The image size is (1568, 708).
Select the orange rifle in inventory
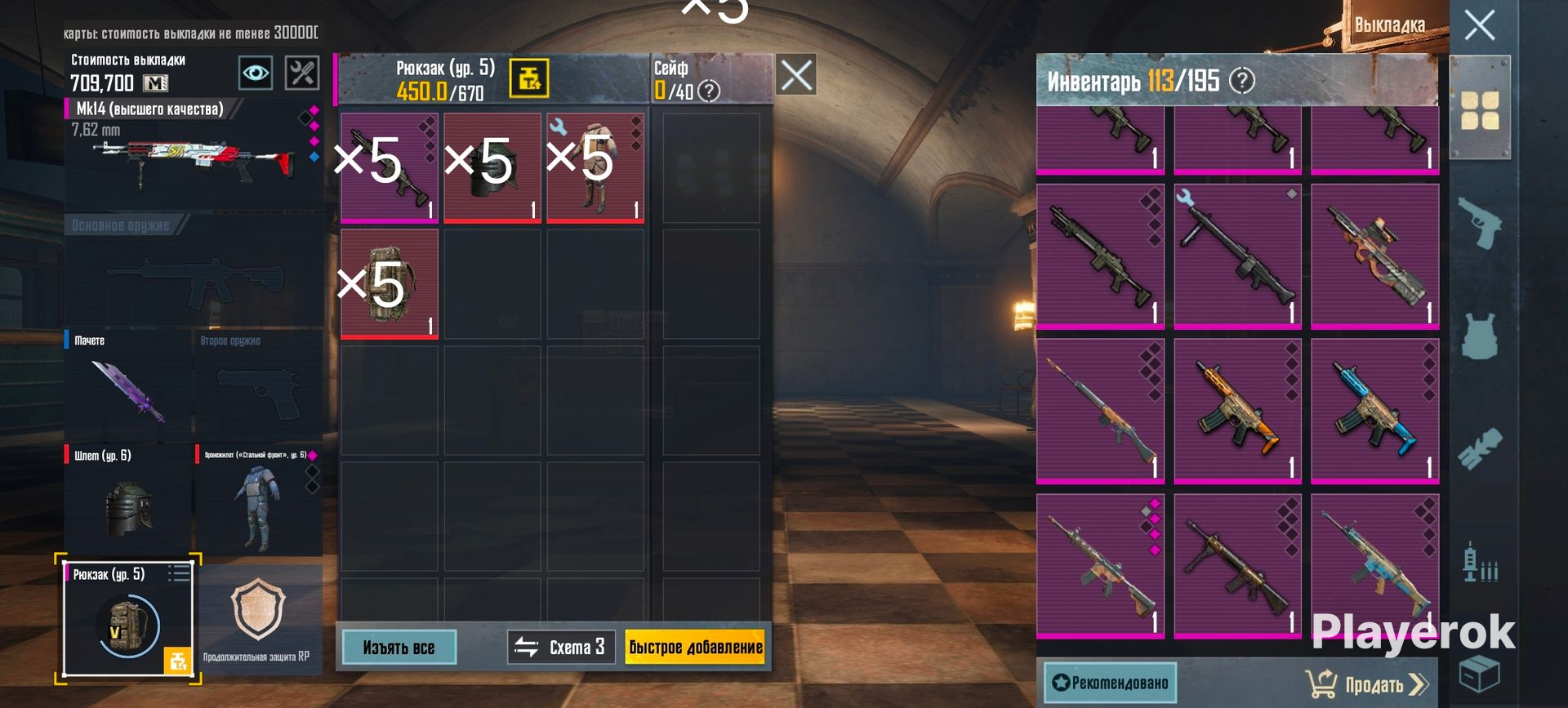pos(1237,408)
